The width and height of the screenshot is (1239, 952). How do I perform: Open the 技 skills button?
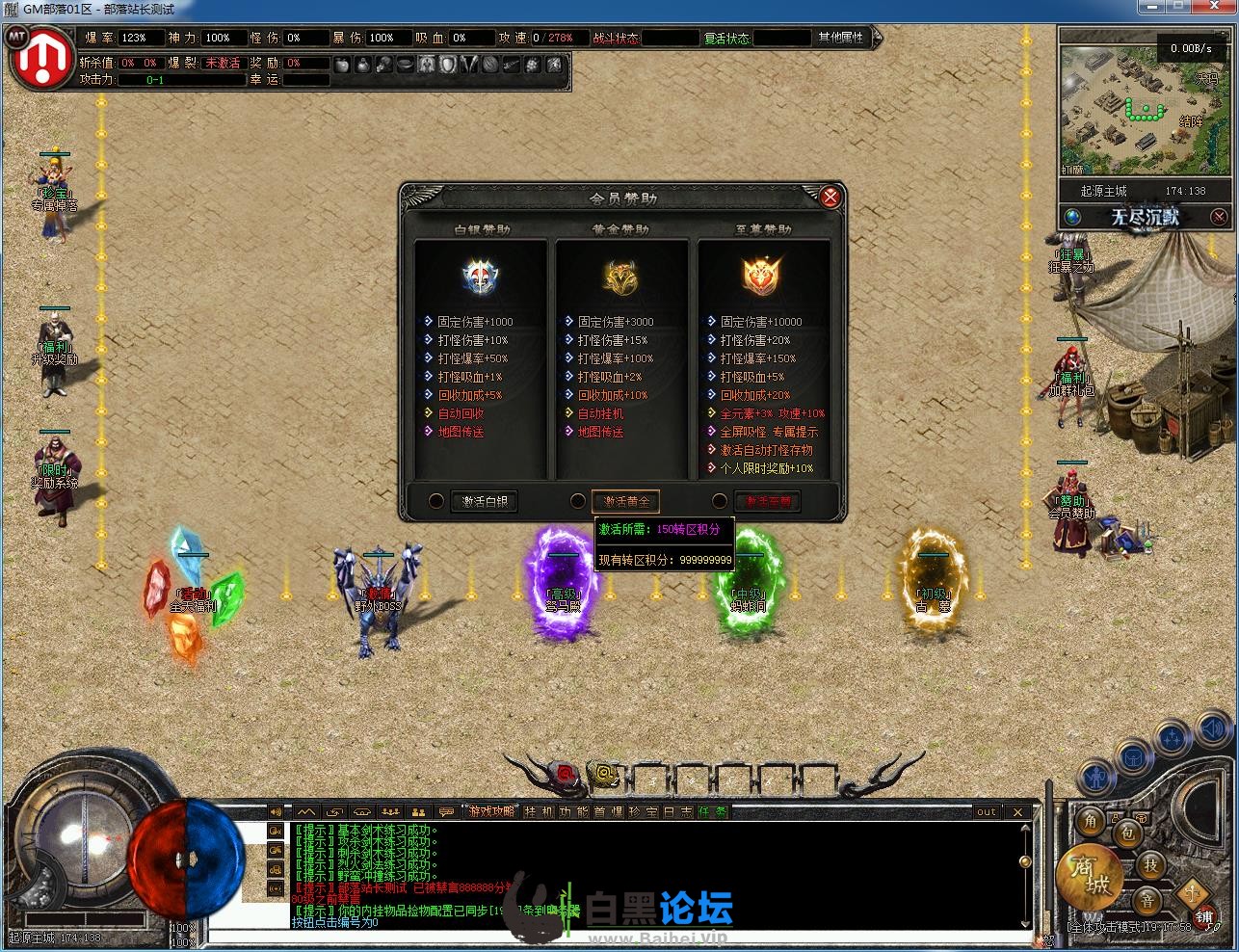click(x=1150, y=864)
